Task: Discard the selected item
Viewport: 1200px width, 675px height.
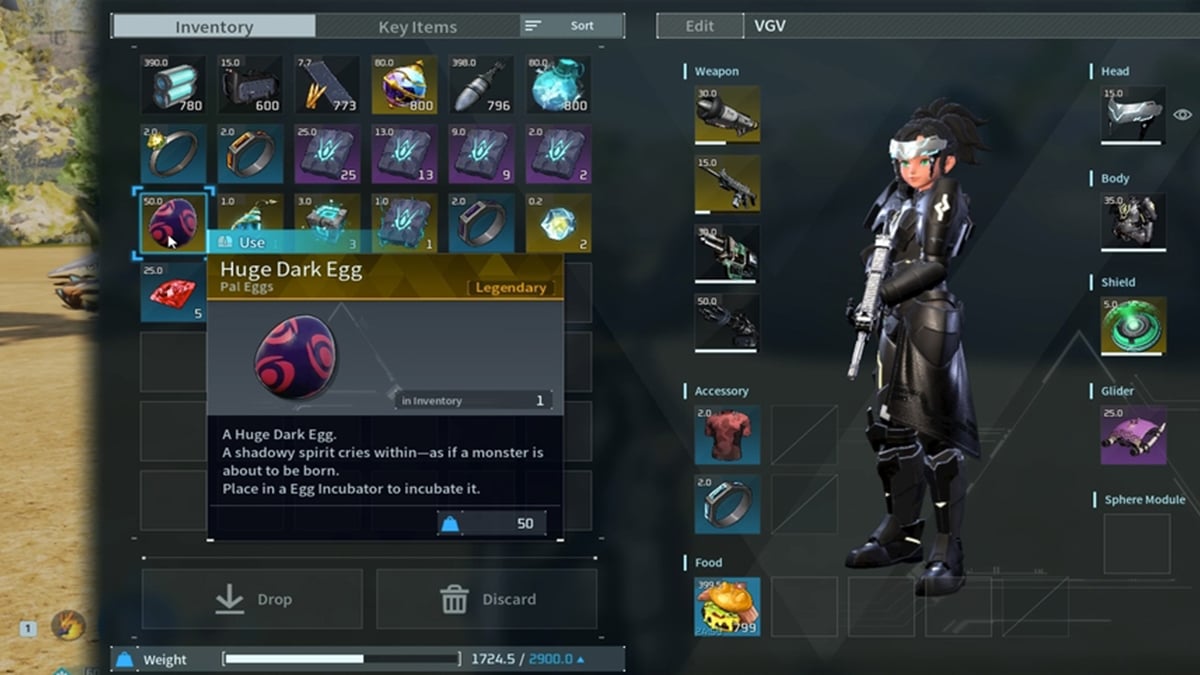Action: pyautogui.click(x=487, y=599)
